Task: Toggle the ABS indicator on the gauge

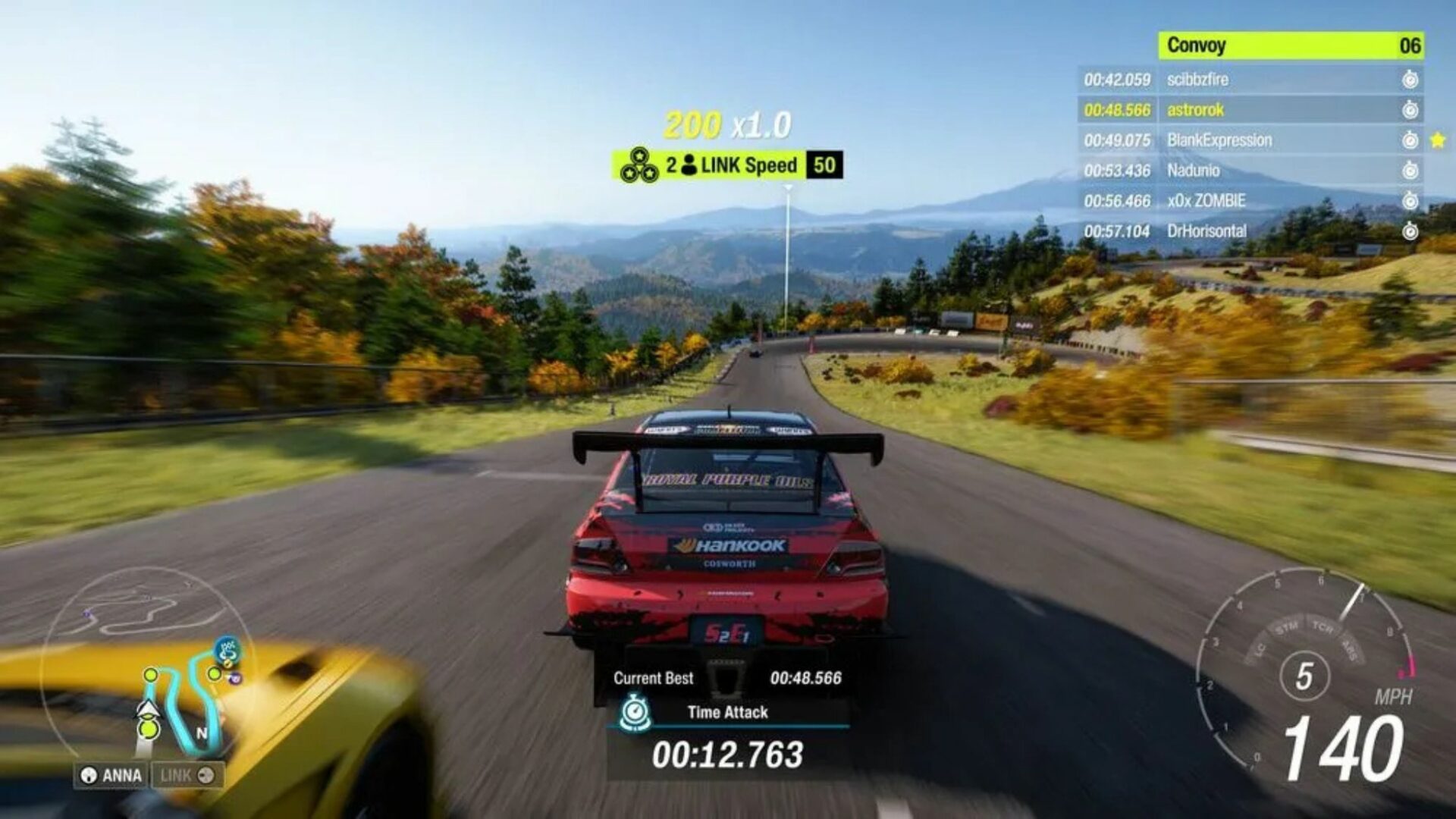Action: [x=1350, y=651]
